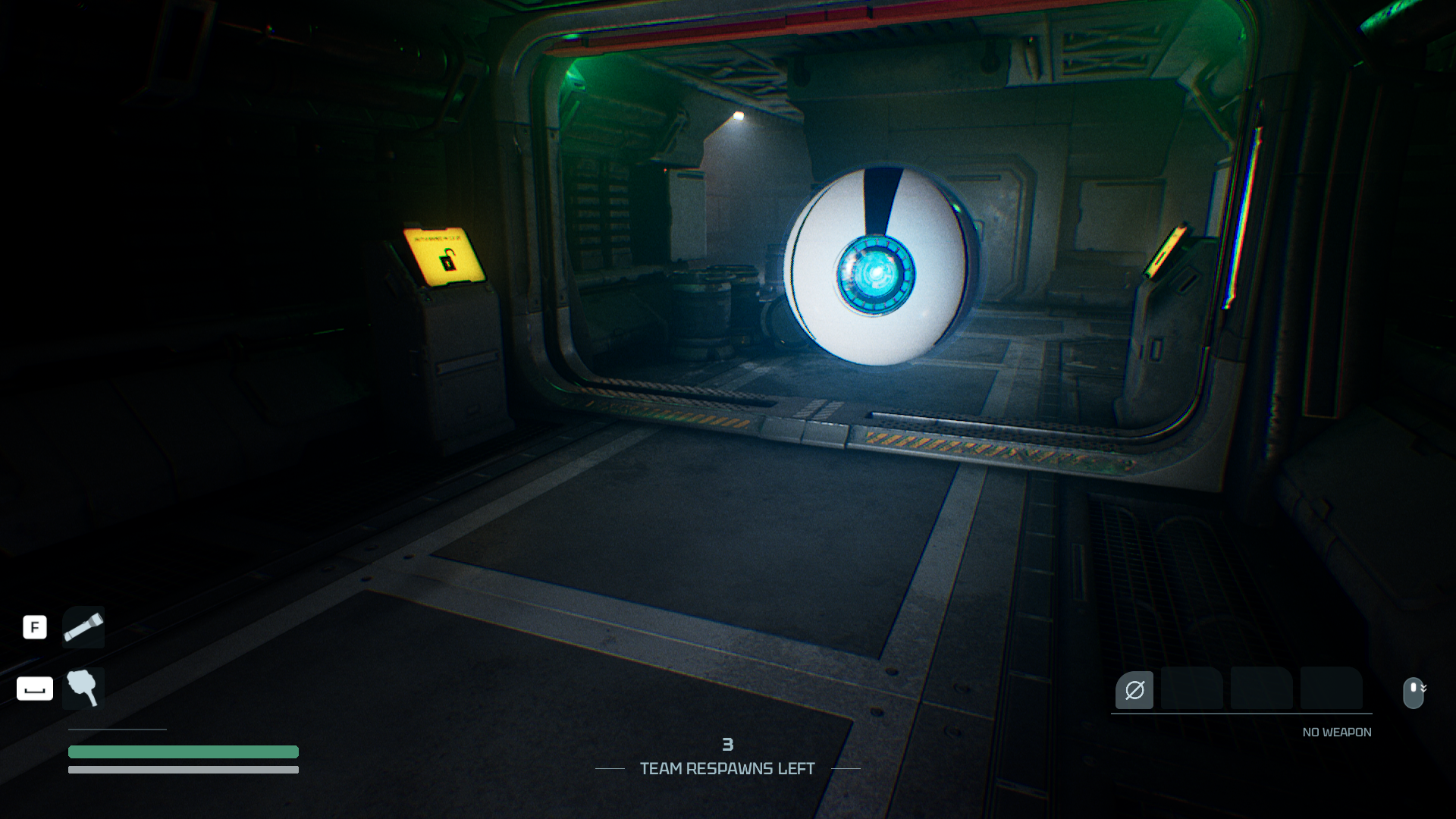Select the empty-hands no weapon slot
The image size is (1456, 819).
[x=1134, y=690]
